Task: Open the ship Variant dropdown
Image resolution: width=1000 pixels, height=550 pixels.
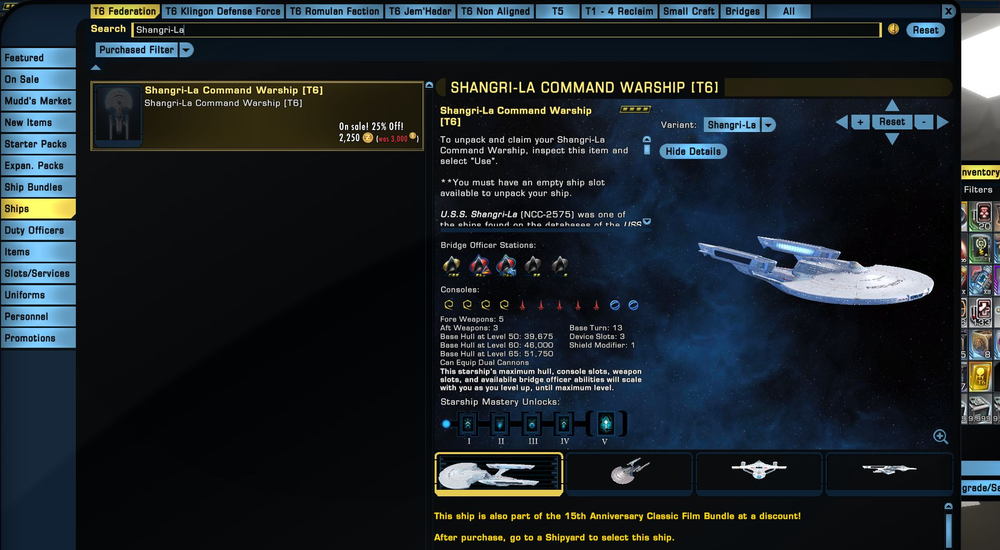Action: [740, 125]
